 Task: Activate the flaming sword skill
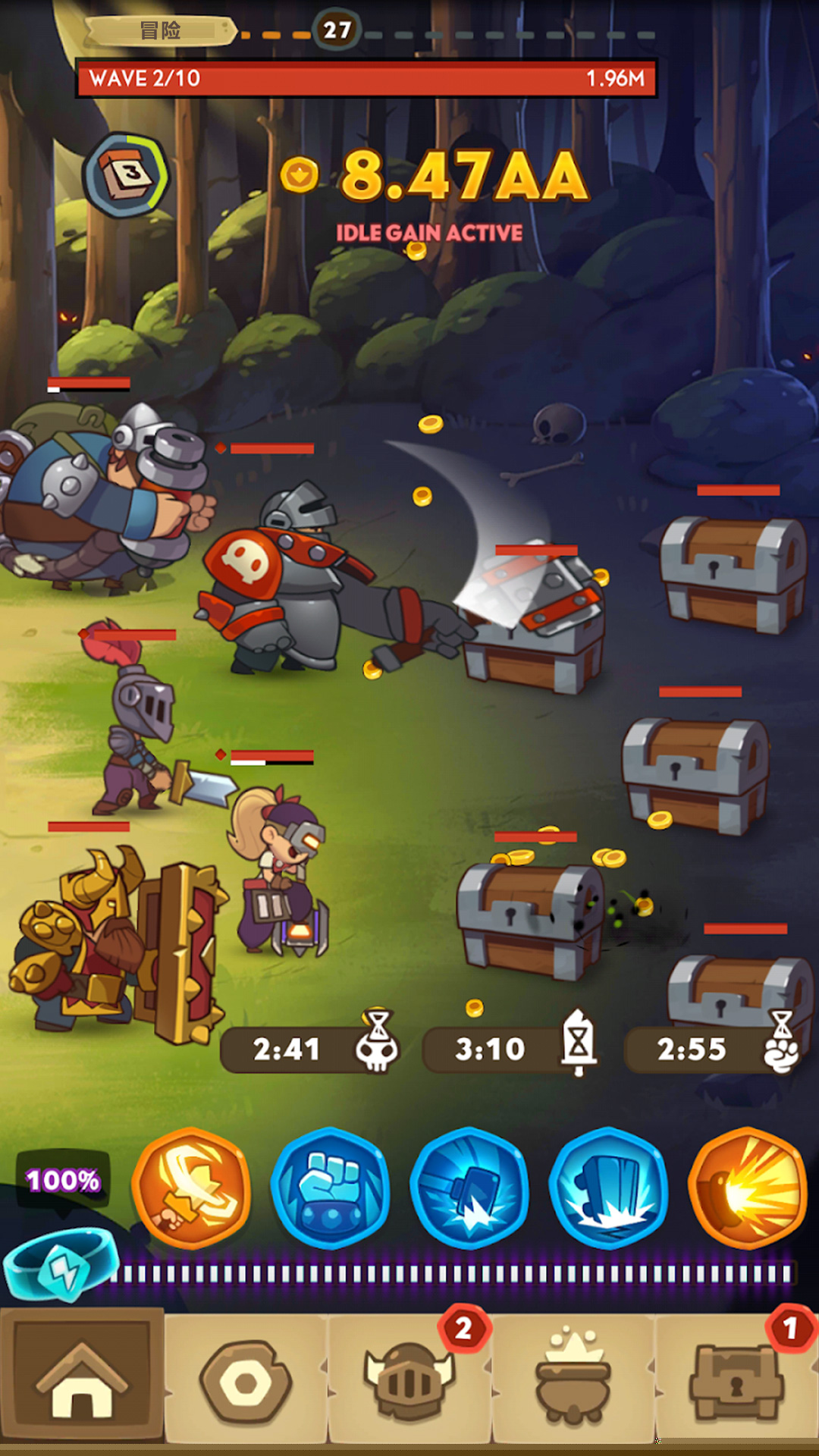tap(191, 1187)
